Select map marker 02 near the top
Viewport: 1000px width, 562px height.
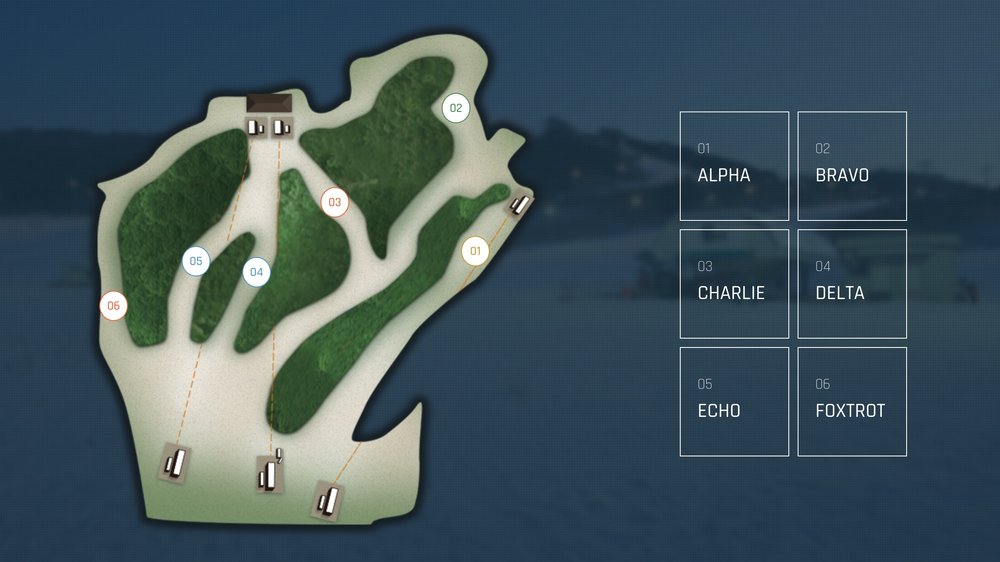[x=456, y=108]
